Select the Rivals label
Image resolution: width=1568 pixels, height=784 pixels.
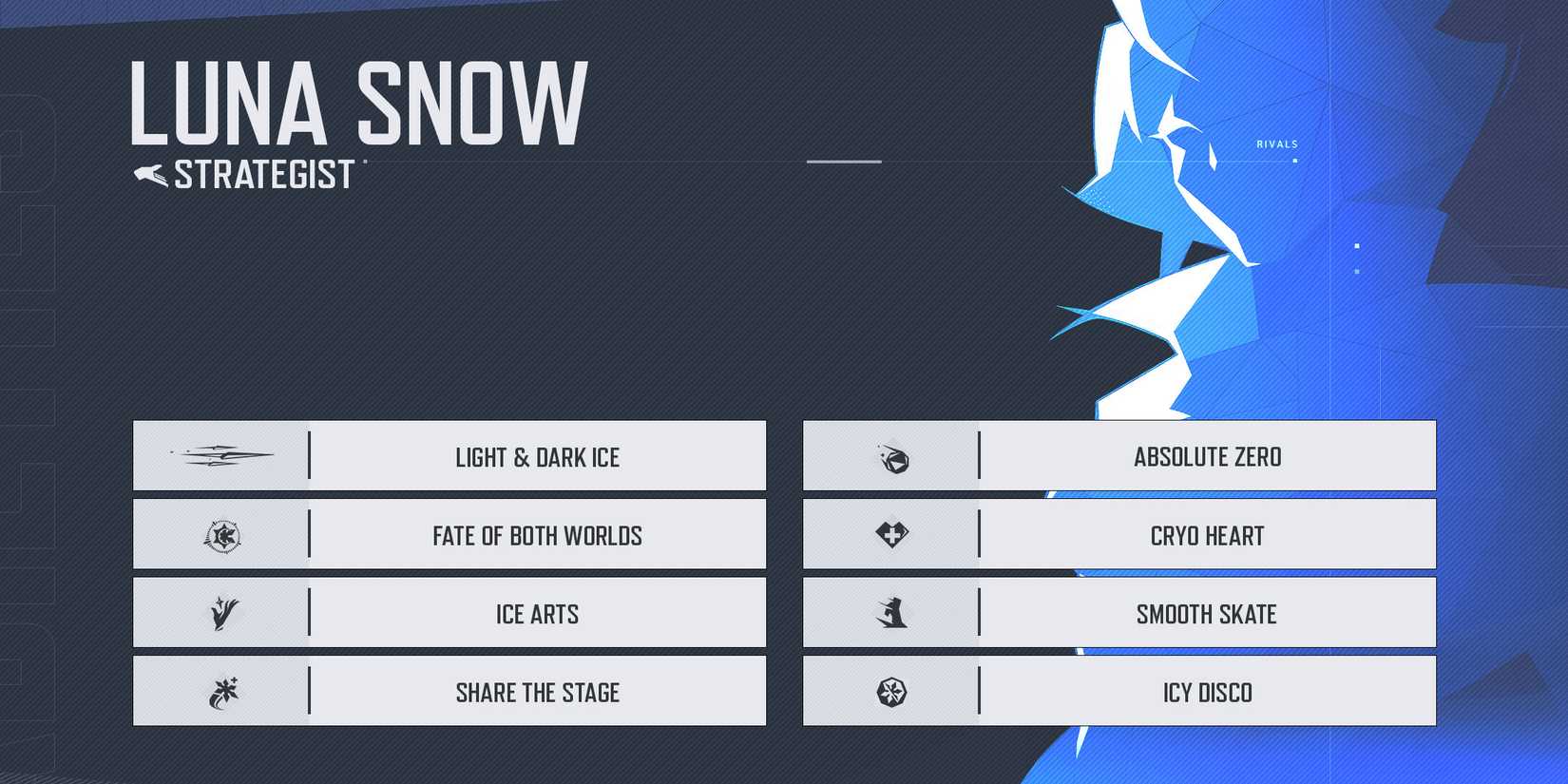[x=1276, y=143]
